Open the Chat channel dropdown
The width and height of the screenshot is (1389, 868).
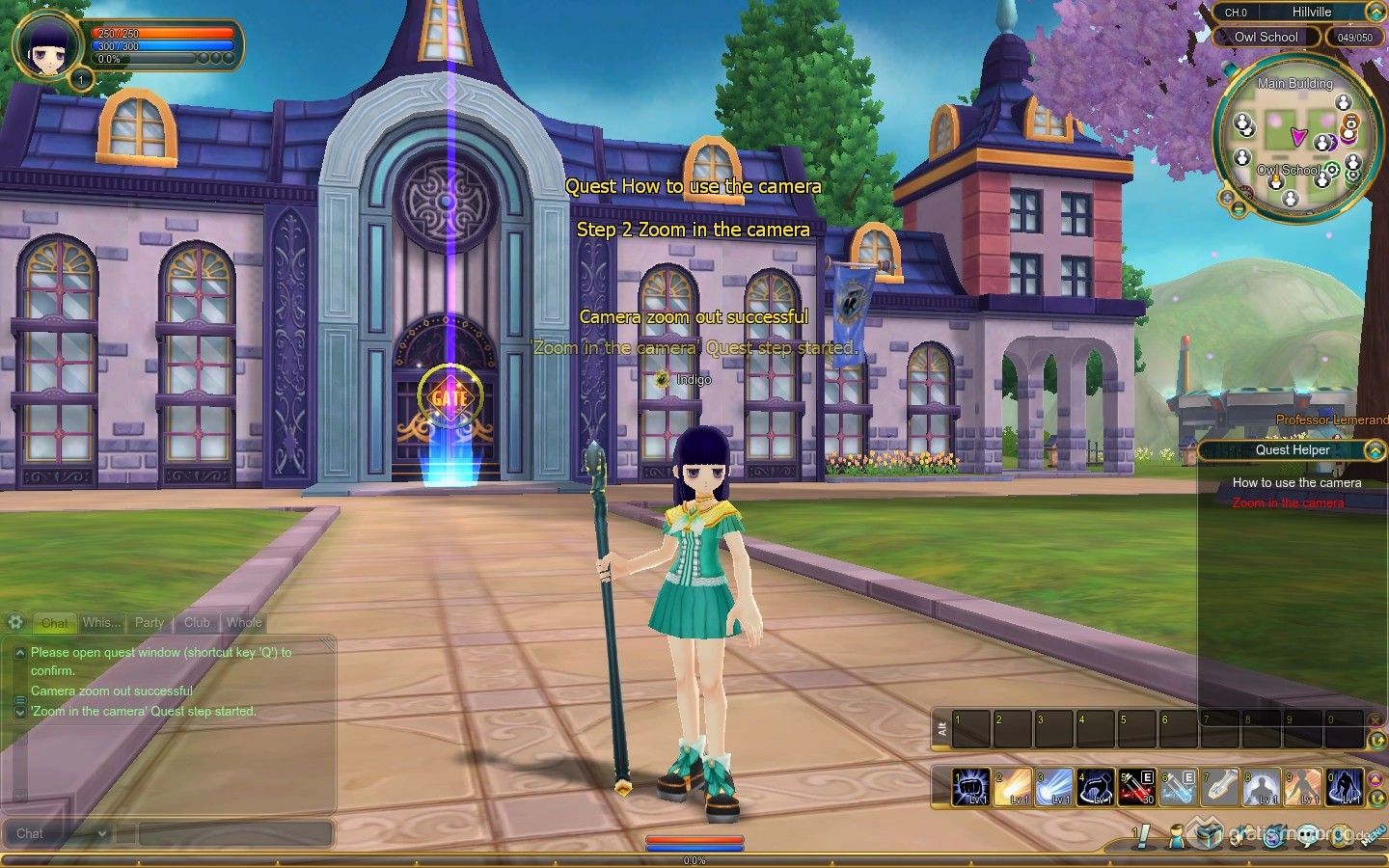(x=60, y=833)
